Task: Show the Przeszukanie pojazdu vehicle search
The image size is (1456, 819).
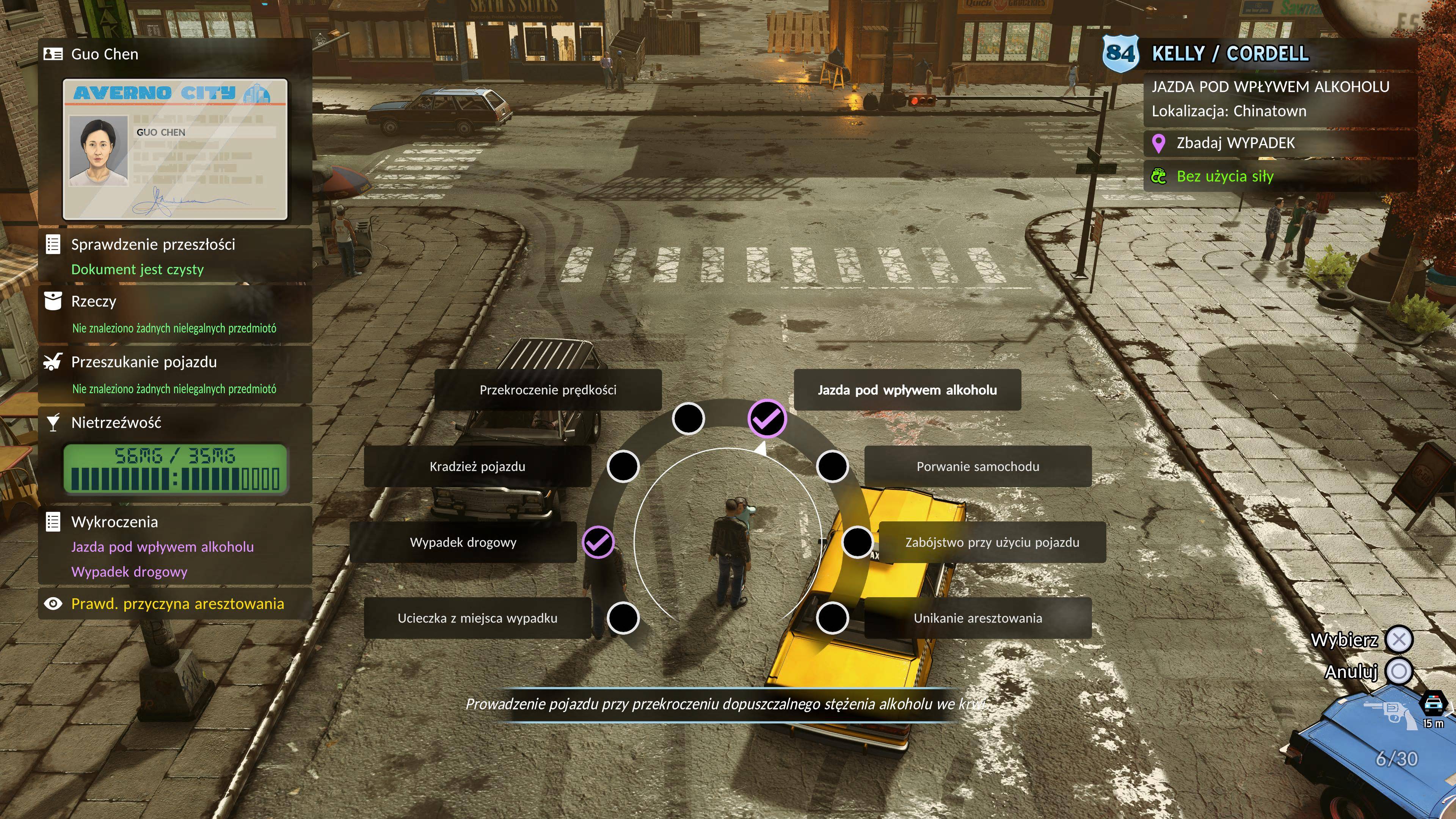Action: (x=144, y=362)
